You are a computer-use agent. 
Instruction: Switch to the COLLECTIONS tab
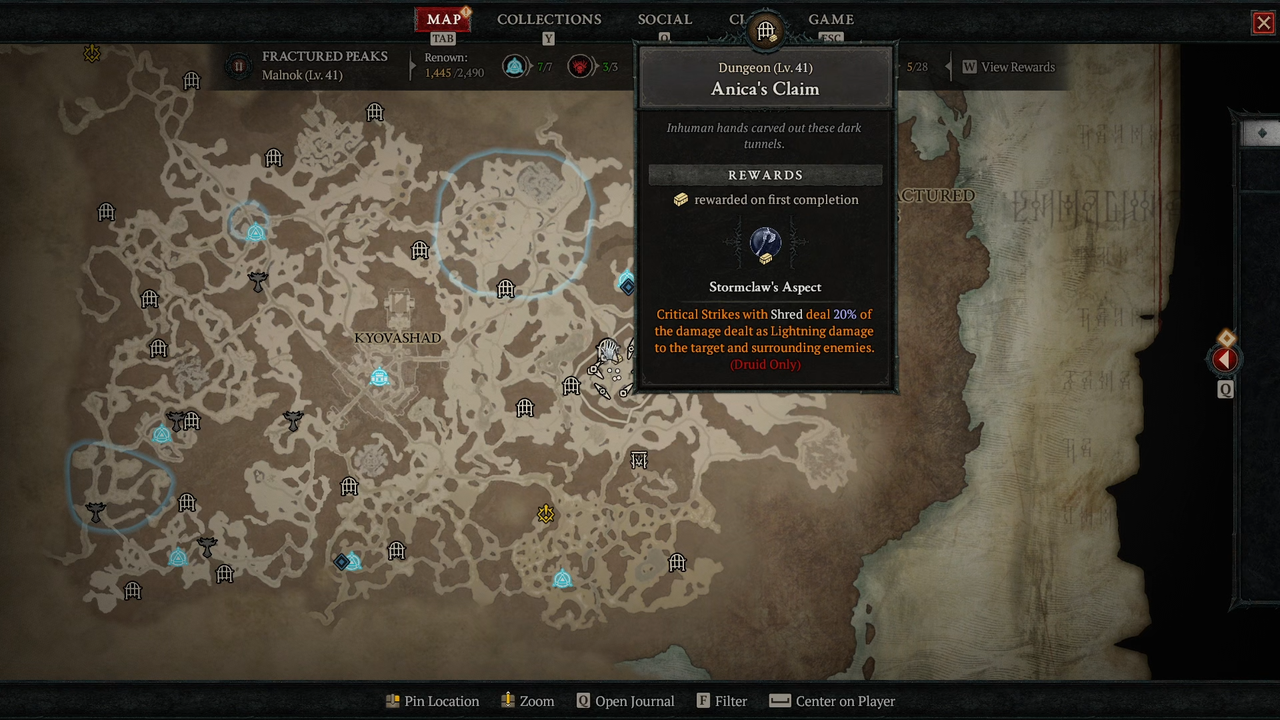[x=548, y=20]
